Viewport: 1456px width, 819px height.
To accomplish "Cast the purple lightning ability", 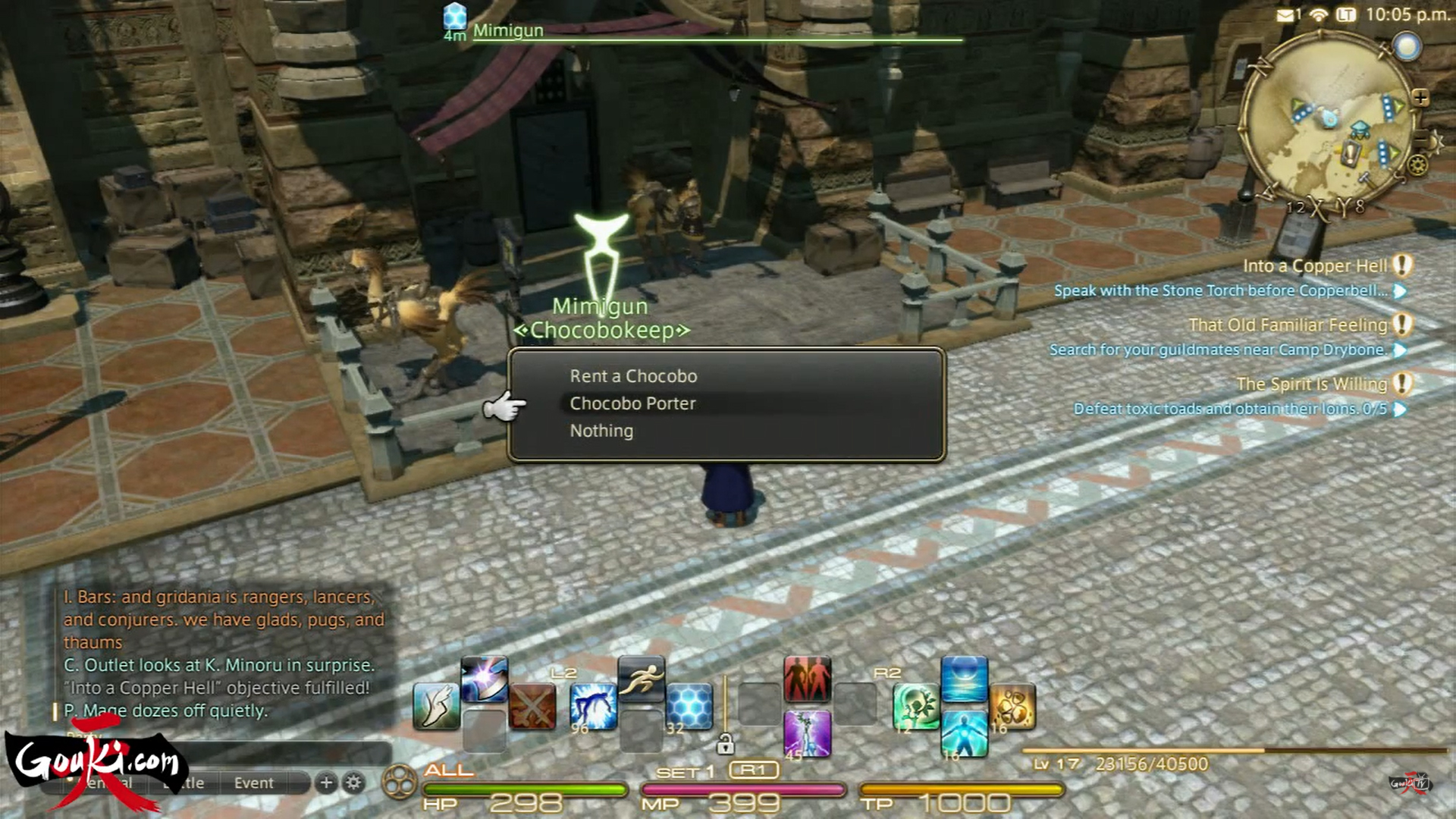I will (807, 733).
